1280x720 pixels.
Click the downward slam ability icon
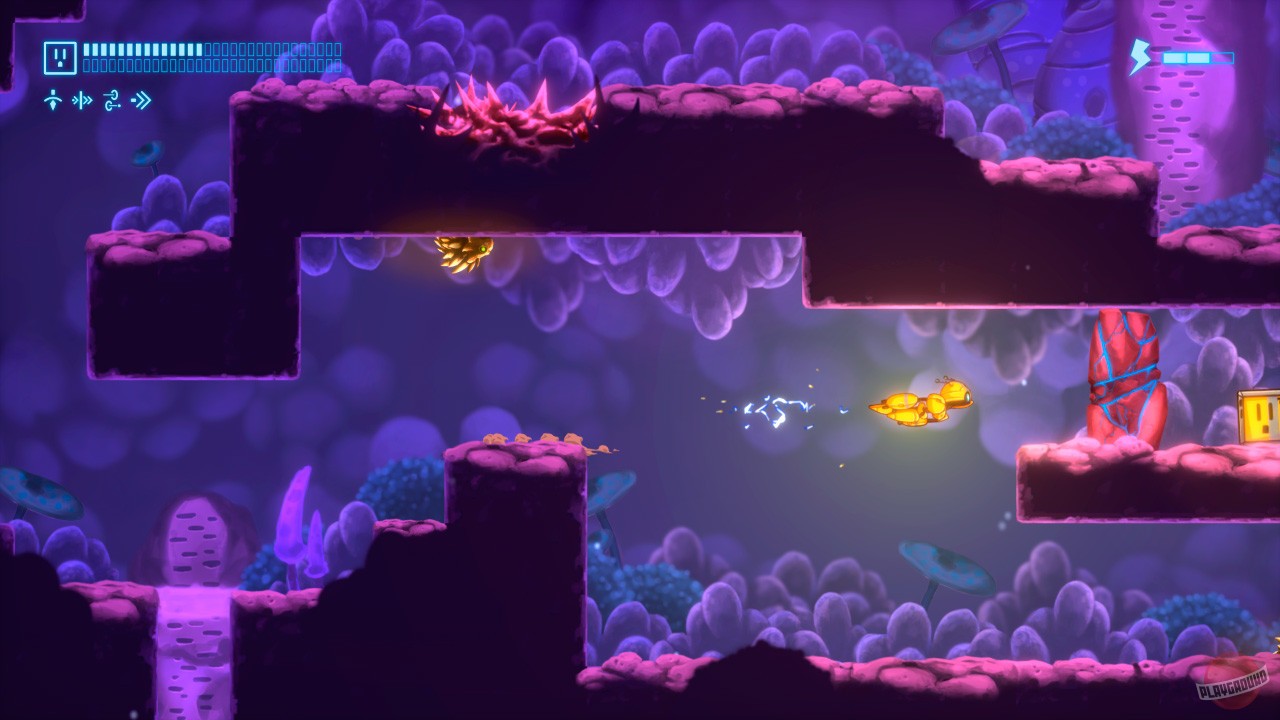[x=53, y=99]
